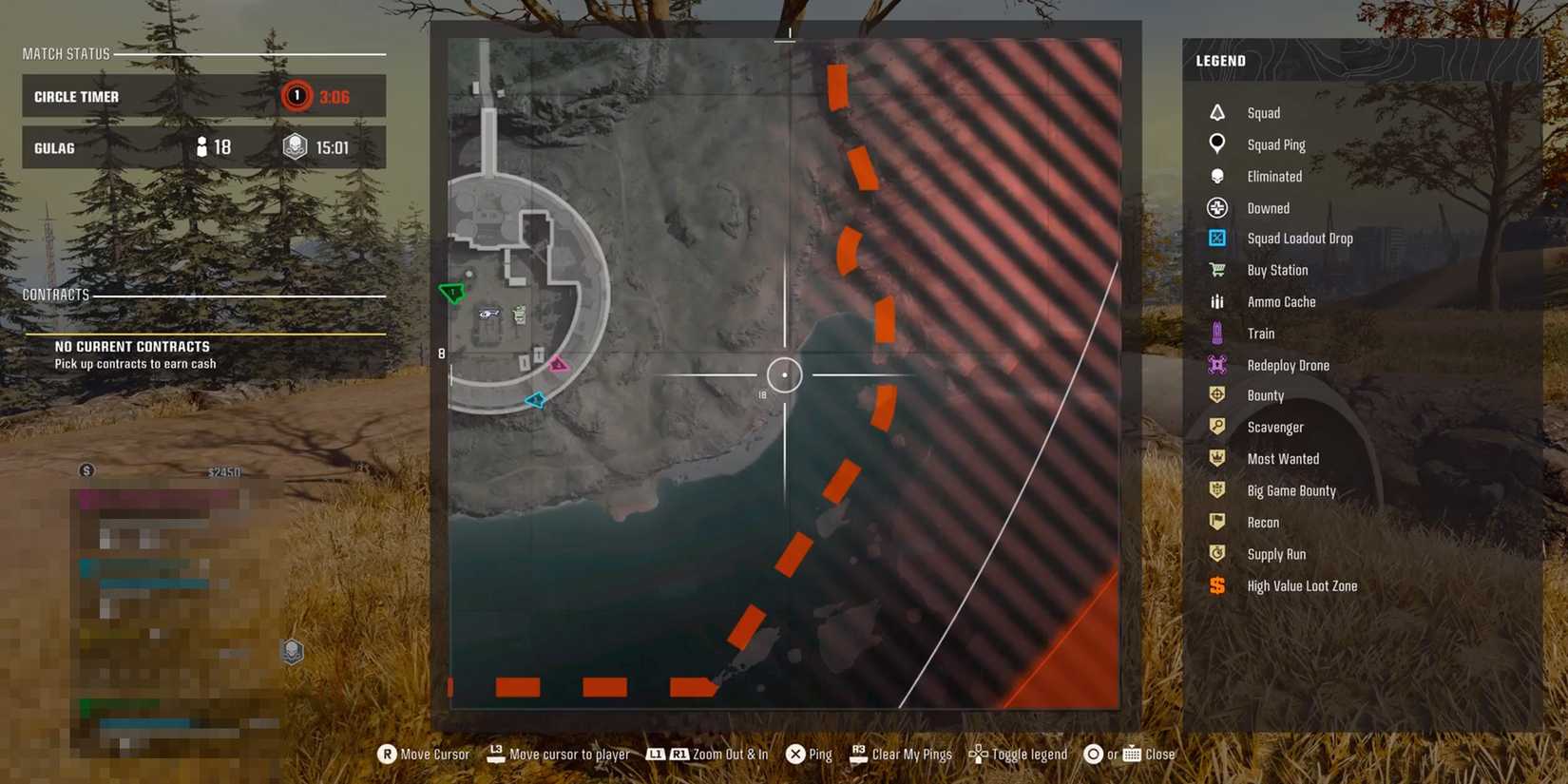Click the green squad marker on the map
The height and width of the screenshot is (784, 1568).
click(451, 294)
